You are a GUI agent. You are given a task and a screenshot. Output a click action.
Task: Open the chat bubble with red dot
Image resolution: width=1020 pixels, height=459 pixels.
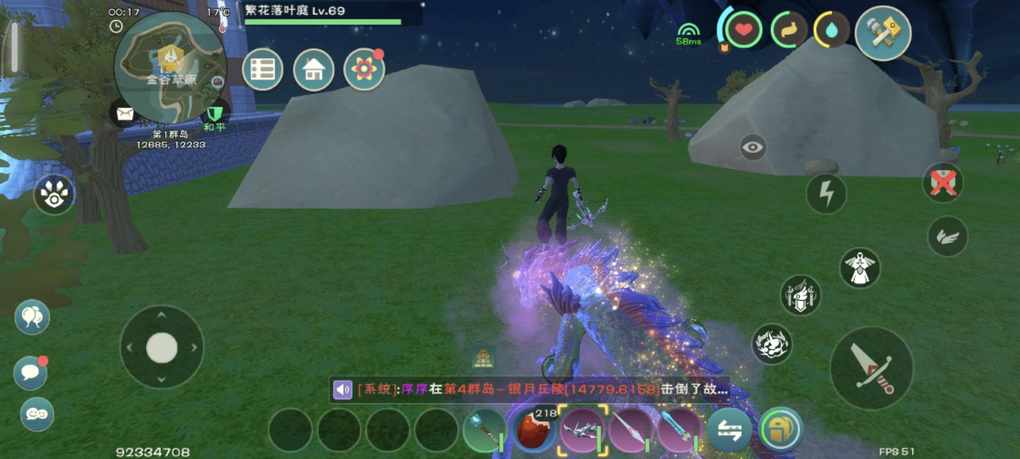(x=31, y=373)
